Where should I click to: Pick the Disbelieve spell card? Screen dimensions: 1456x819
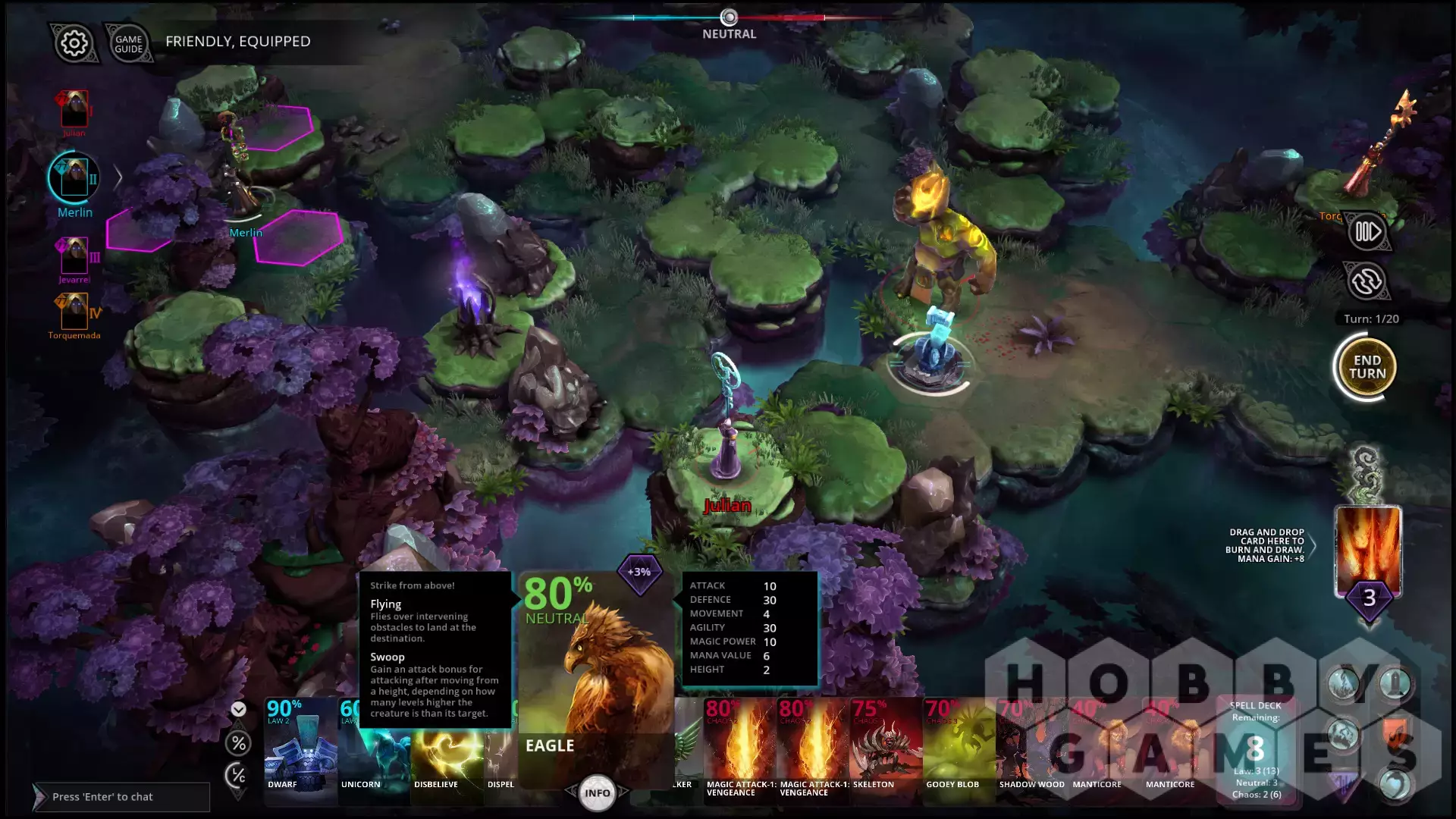(x=446, y=755)
